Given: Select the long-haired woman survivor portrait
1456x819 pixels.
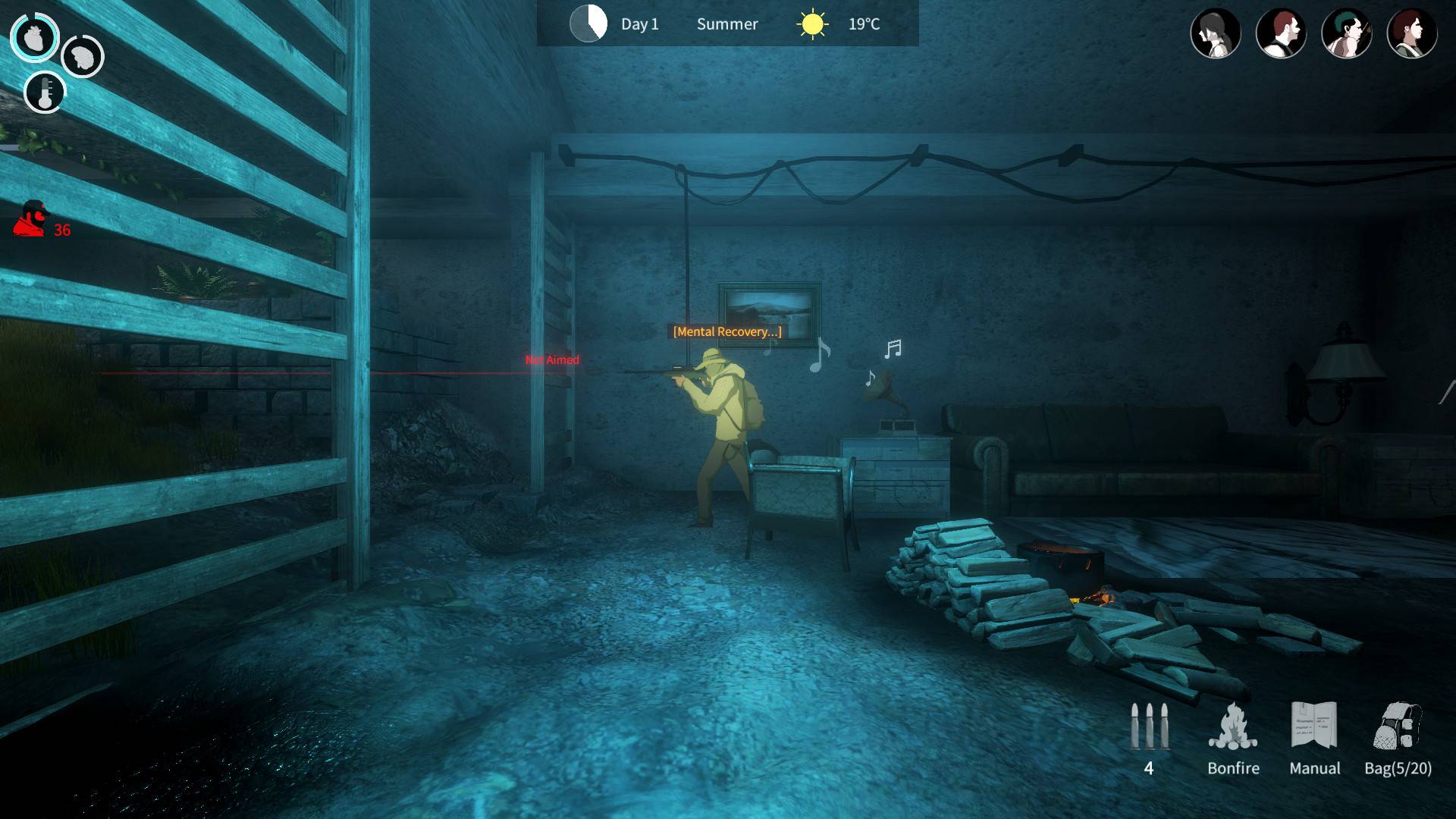Looking at the screenshot, I should (1215, 33).
